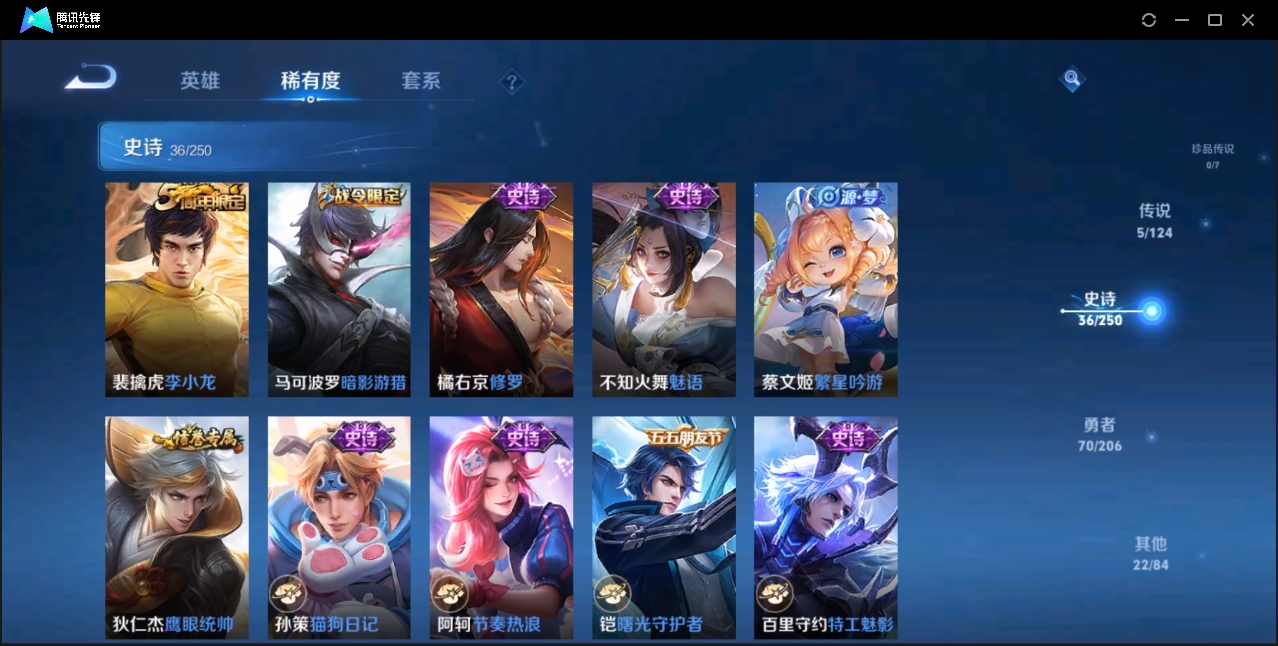1278x646 pixels.
Task: Show the question mark help info
Action: (x=512, y=82)
